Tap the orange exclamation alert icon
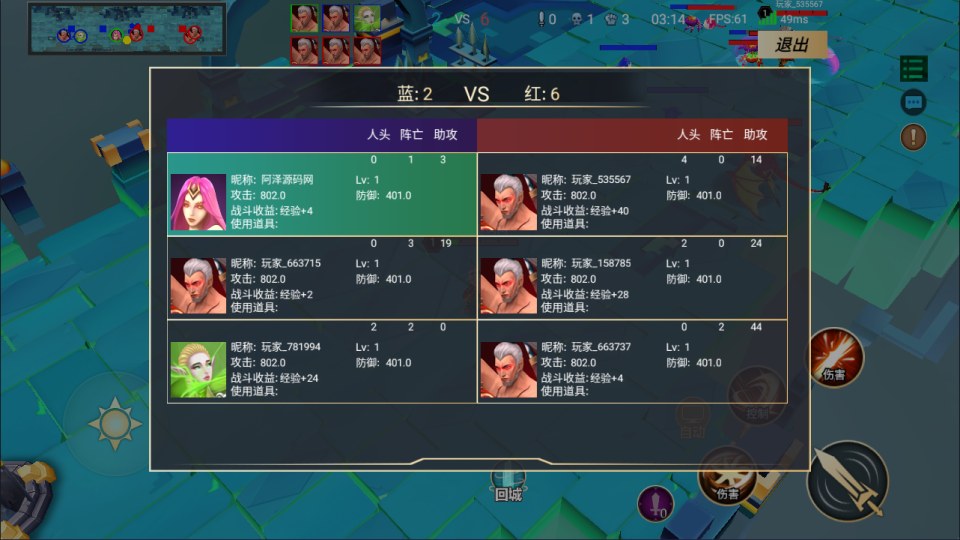This screenshot has height=540, width=960. 913,137
